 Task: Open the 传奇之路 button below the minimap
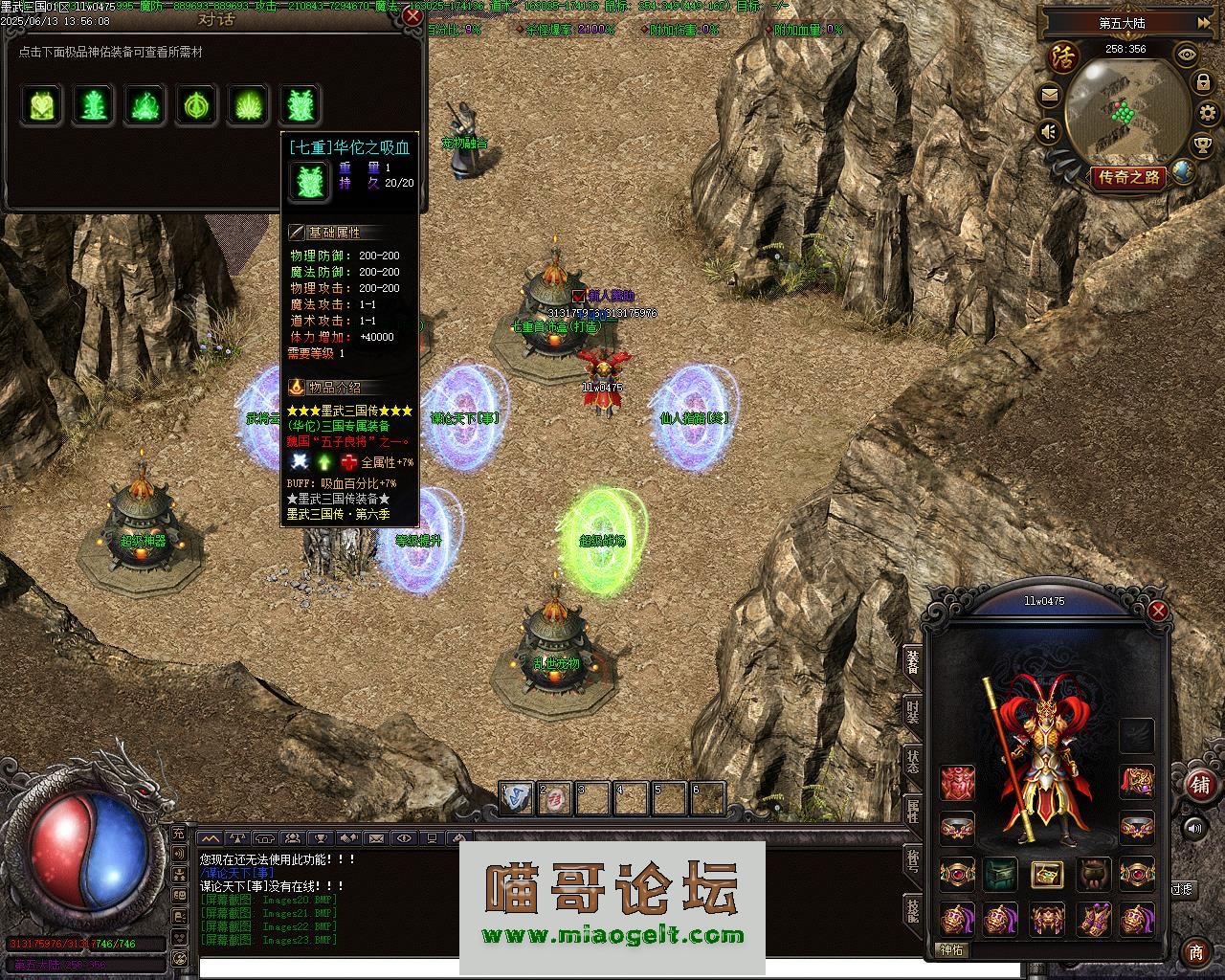coord(1128,177)
